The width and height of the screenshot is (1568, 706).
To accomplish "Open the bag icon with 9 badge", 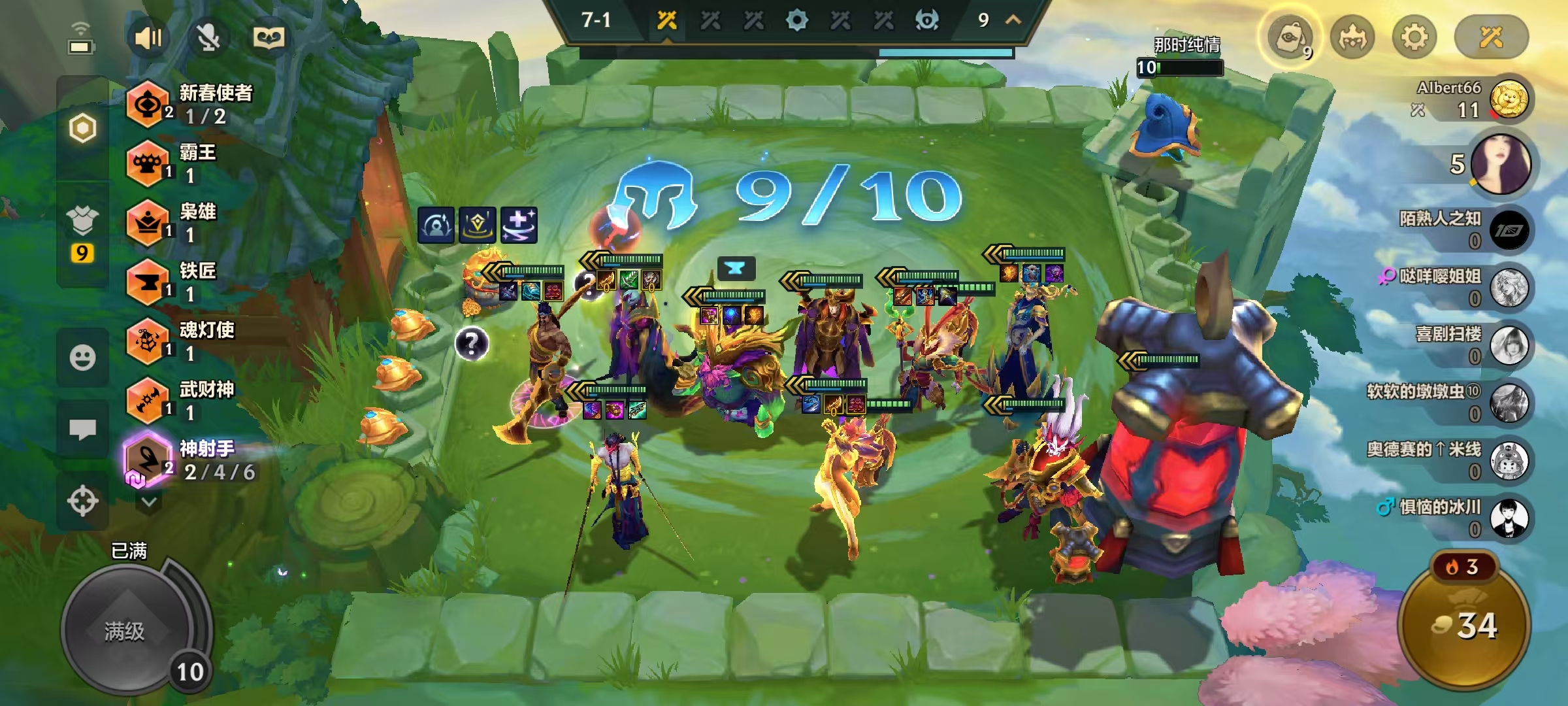I will [x=1290, y=39].
